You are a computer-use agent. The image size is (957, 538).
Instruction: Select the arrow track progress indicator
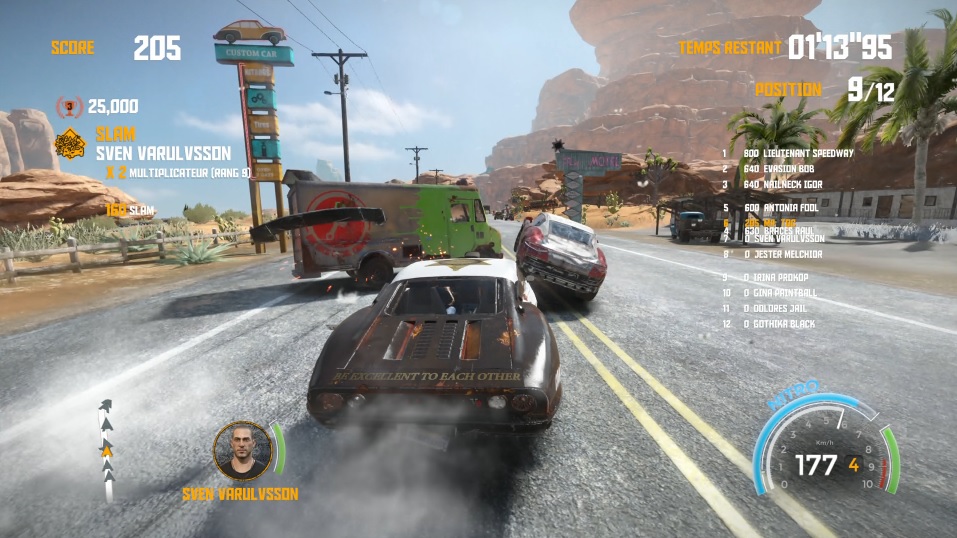[106, 450]
